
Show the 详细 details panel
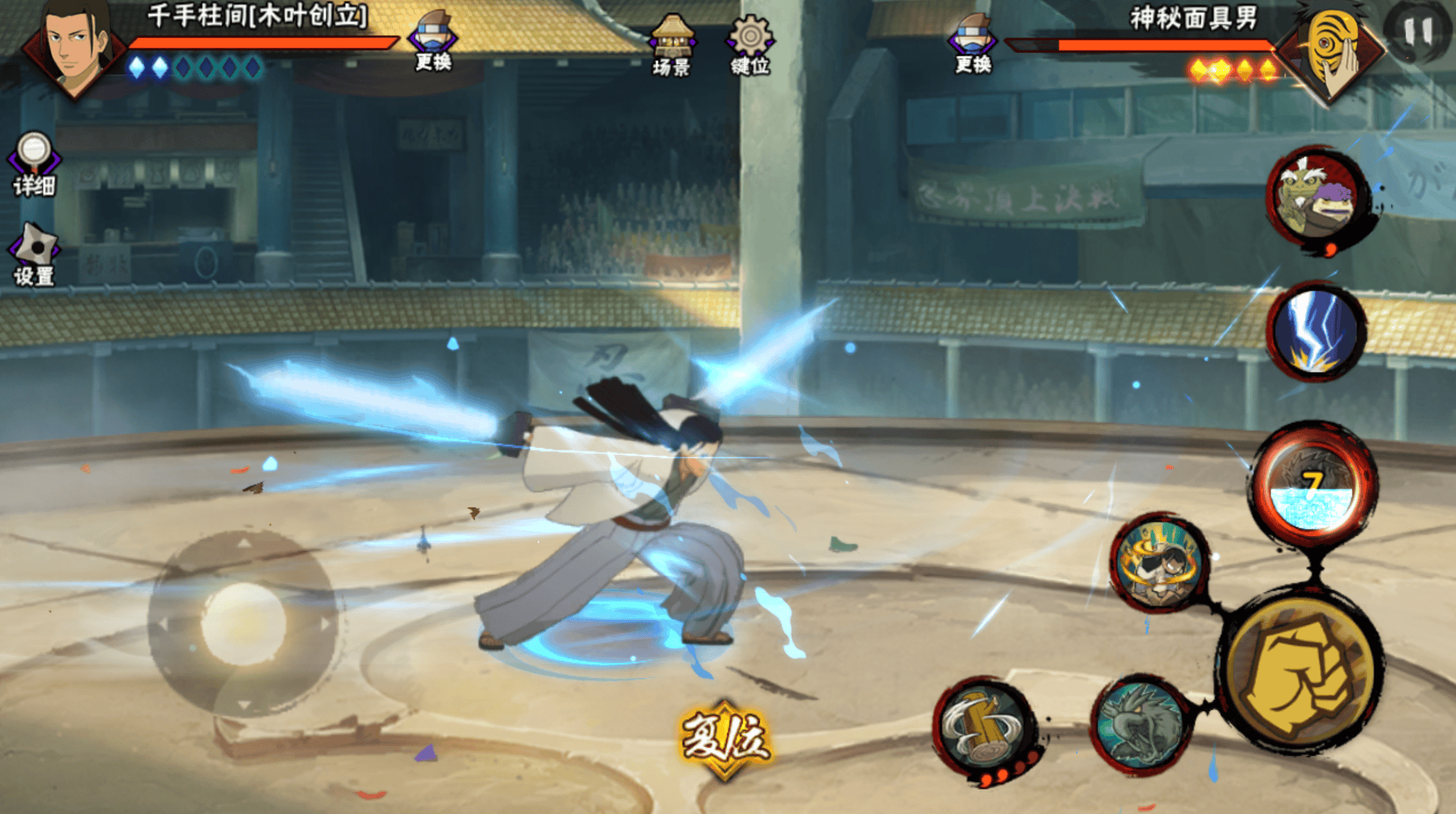[x=34, y=164]
